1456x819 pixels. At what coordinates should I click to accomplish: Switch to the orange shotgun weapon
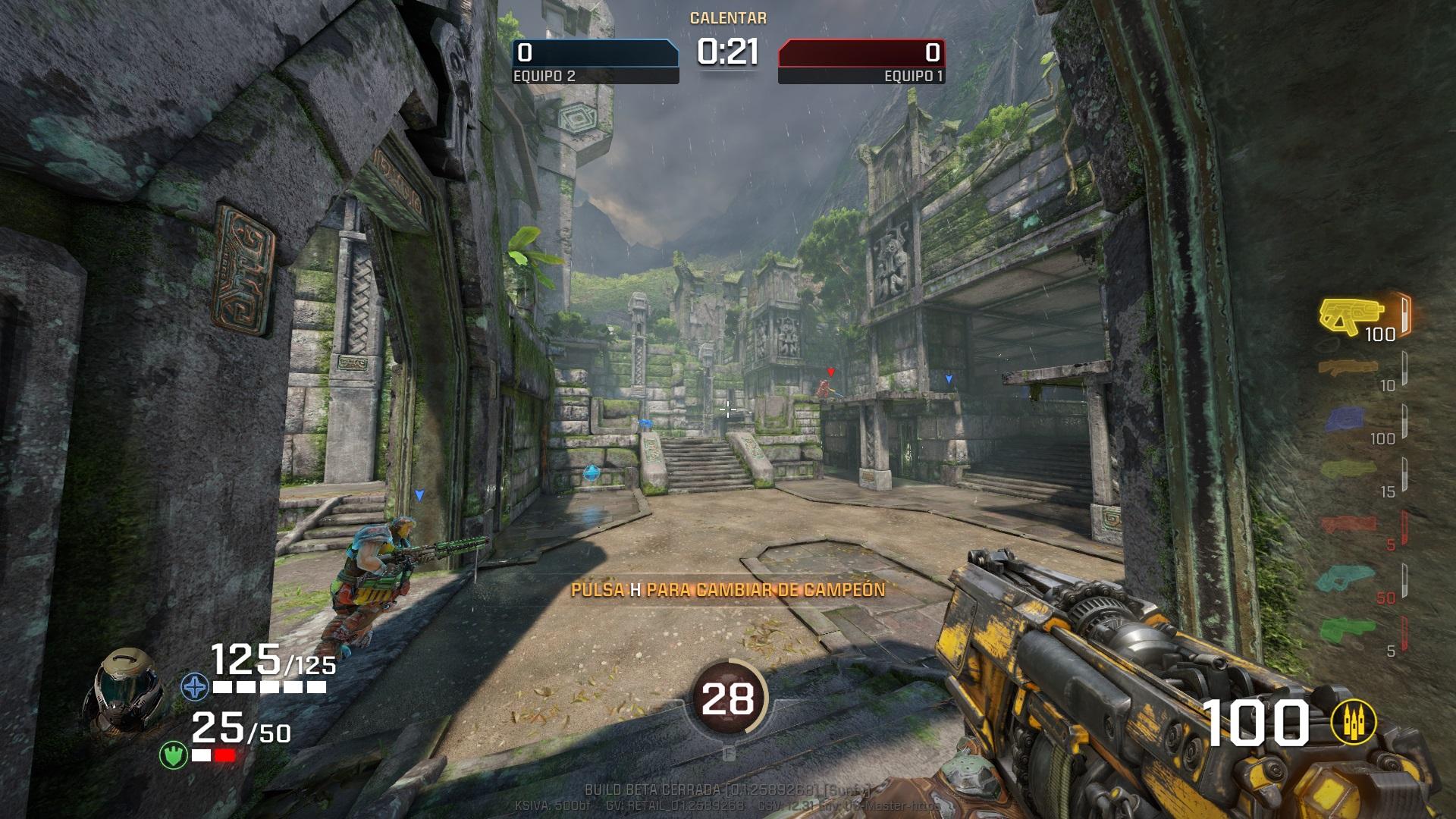1348,368
